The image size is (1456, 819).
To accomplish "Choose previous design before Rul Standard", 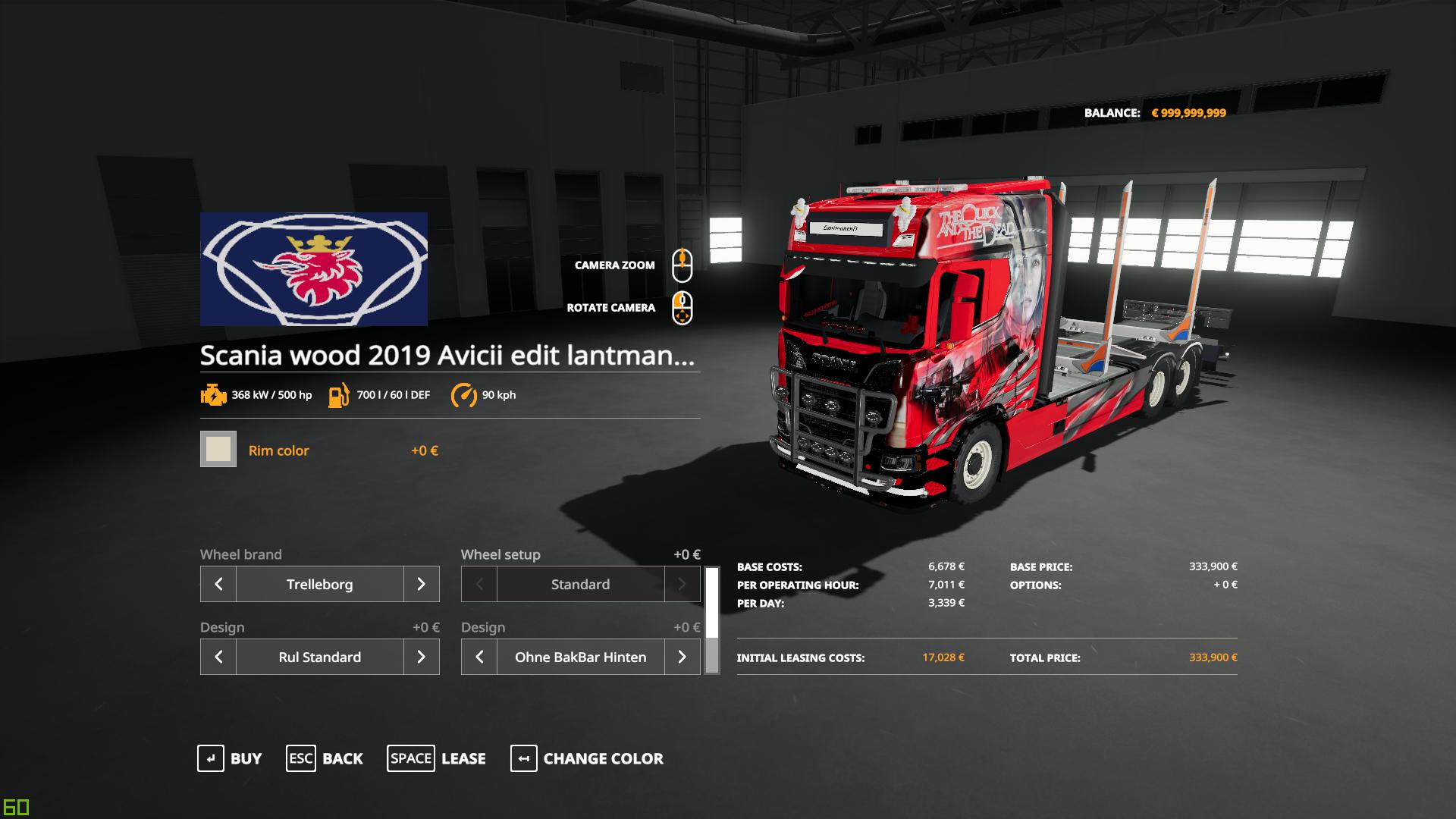I will click(218, 657).
